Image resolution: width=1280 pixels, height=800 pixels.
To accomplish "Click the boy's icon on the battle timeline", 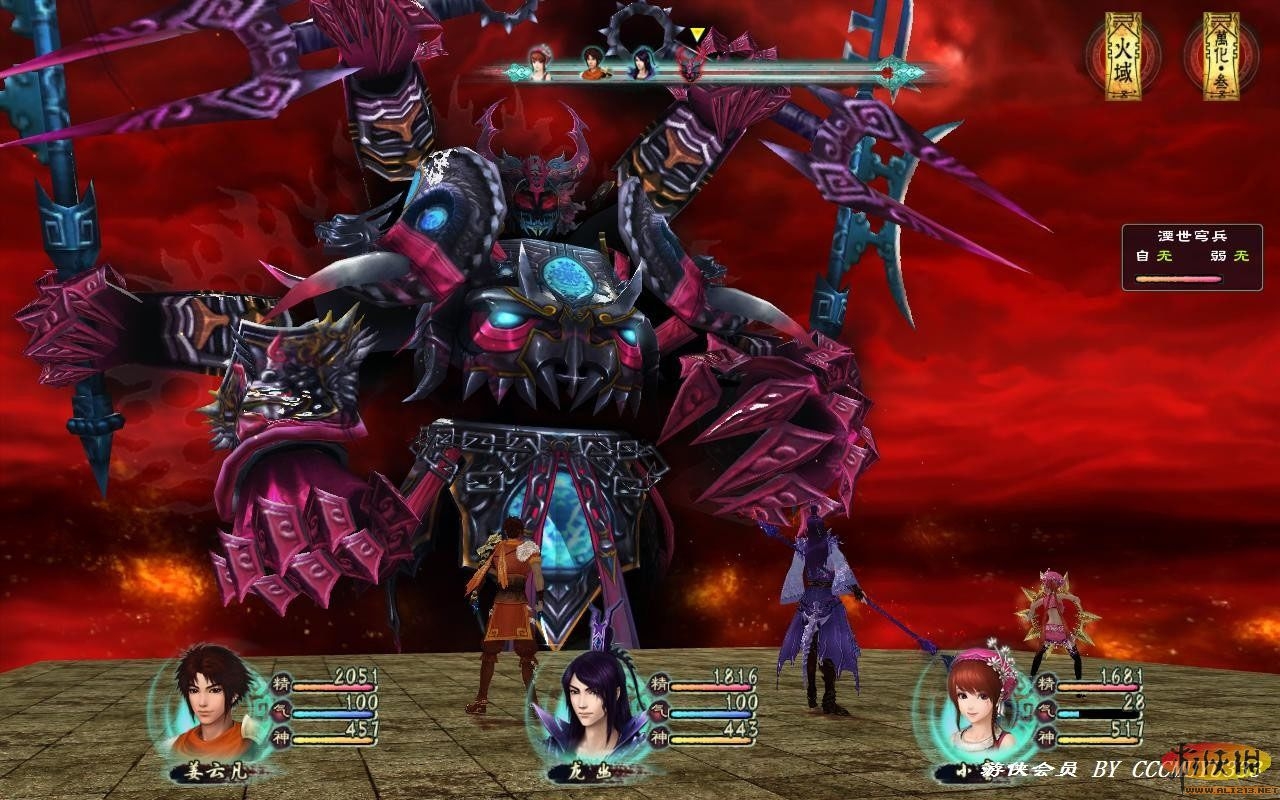I will 592,65.
